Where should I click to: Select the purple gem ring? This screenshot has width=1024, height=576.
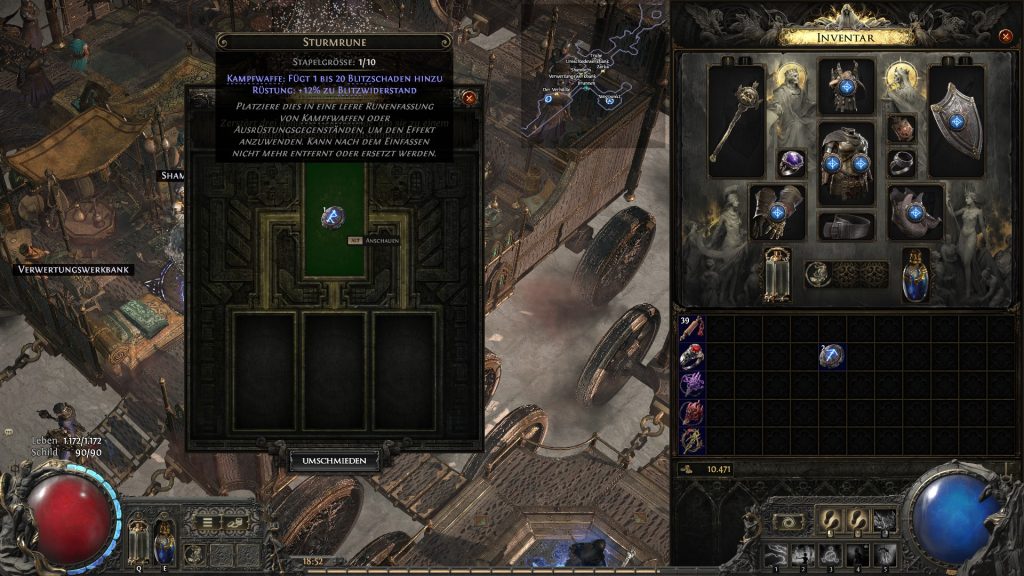(x=792, y=163)
